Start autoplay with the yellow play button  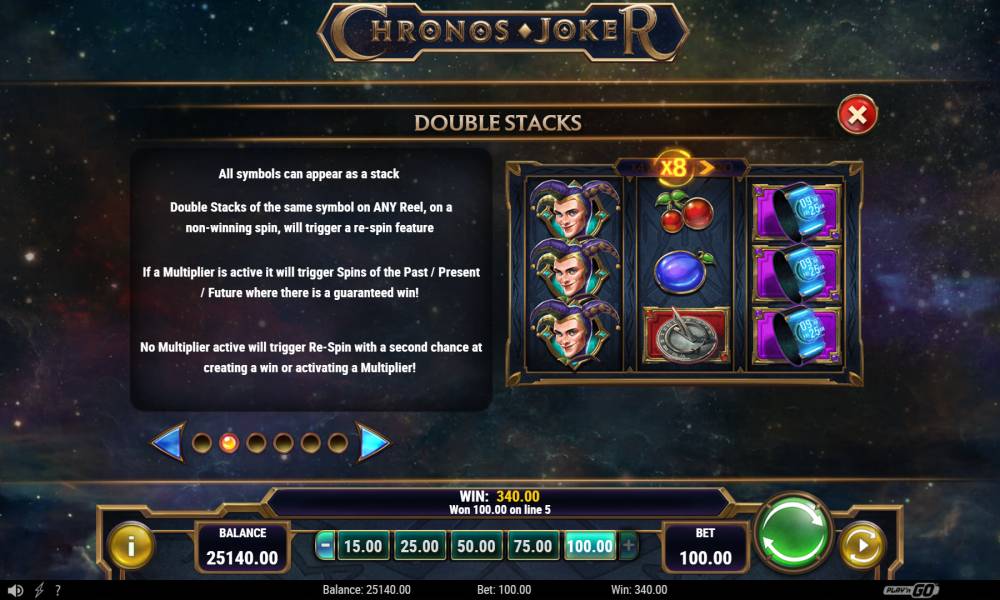(x=861, y=545)
